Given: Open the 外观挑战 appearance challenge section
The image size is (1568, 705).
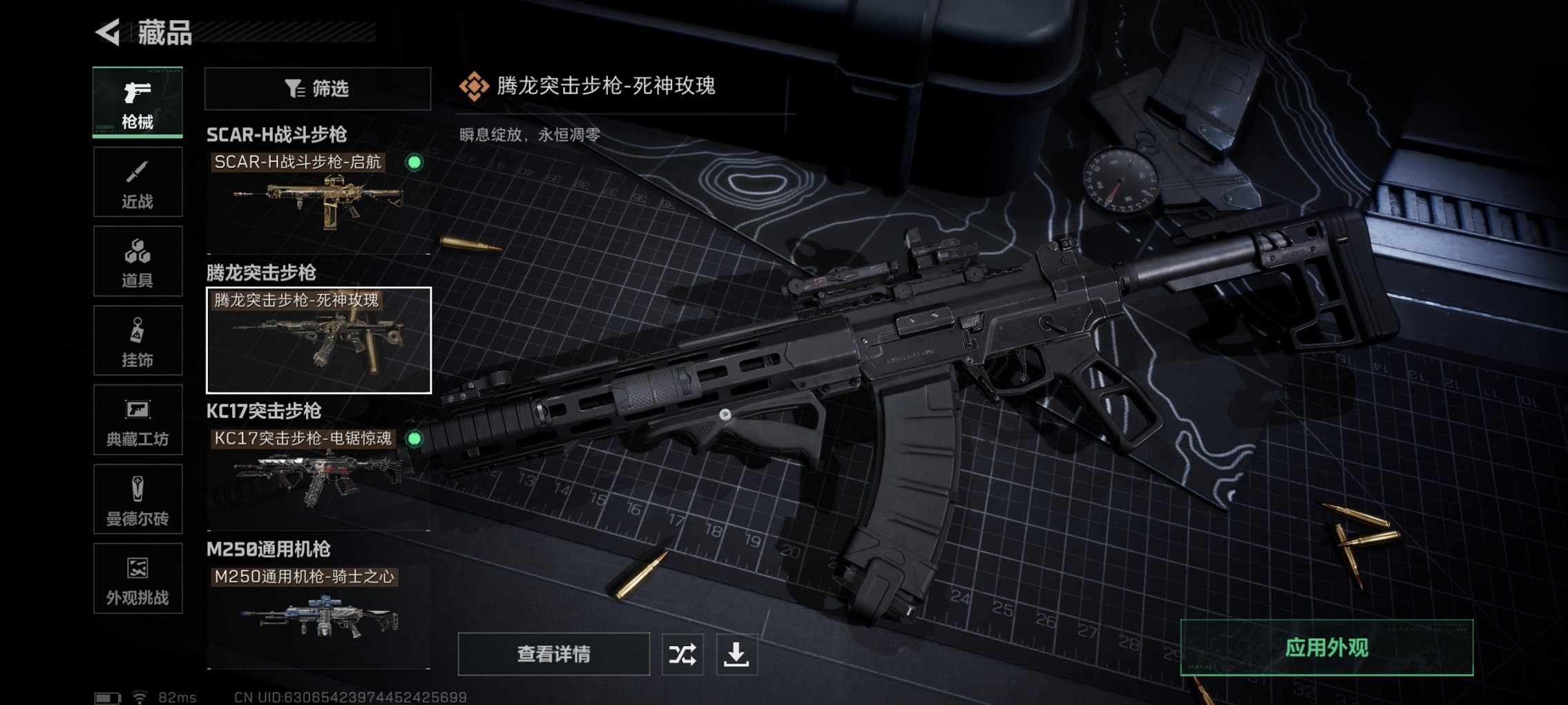Looking at the screenshot, I should tap(137, 579).
